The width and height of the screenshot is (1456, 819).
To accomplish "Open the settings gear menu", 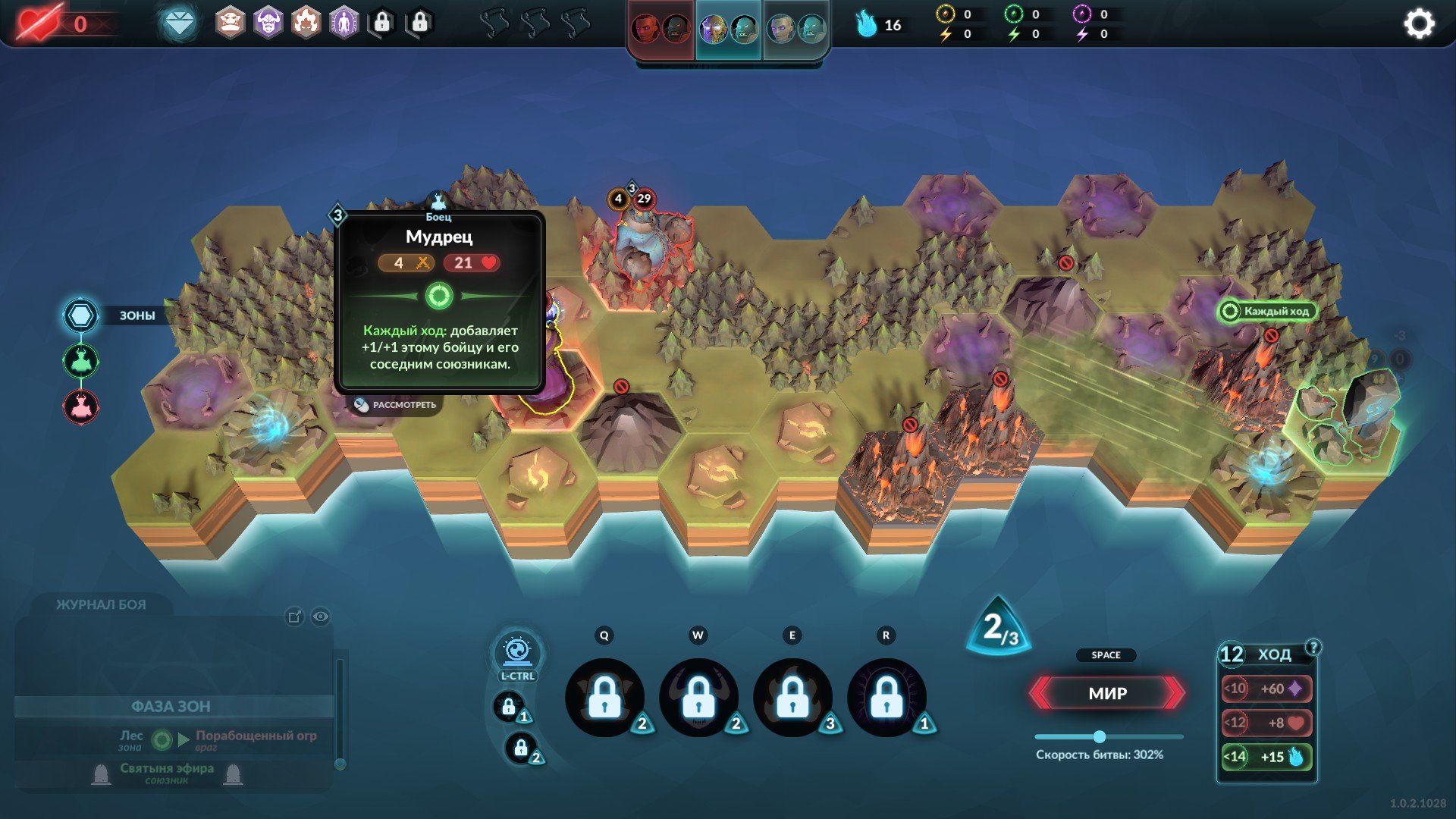I will tap(1419, 24).
